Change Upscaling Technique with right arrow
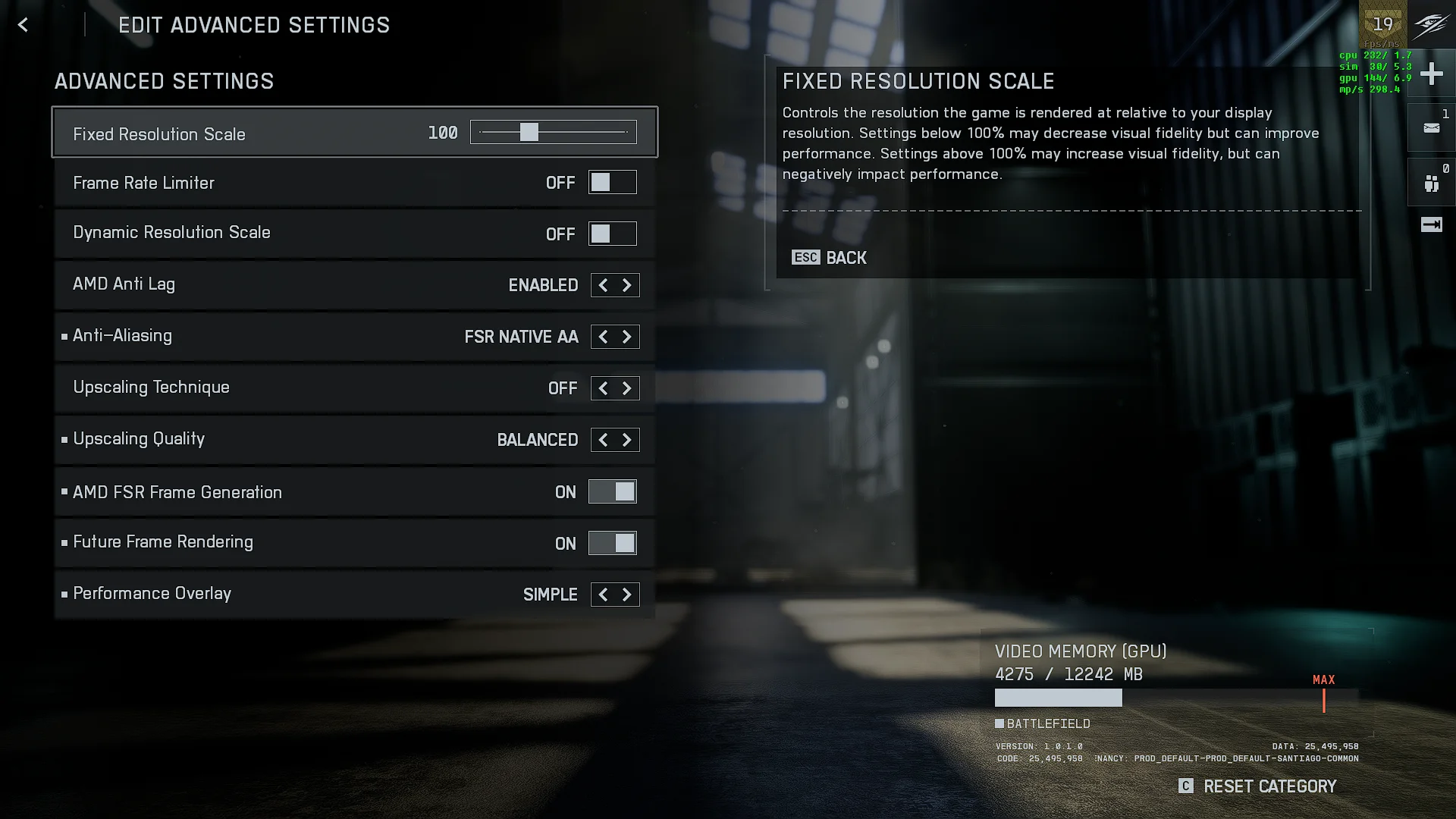This screenshot has height=819, width=1456. click(627, 388)
